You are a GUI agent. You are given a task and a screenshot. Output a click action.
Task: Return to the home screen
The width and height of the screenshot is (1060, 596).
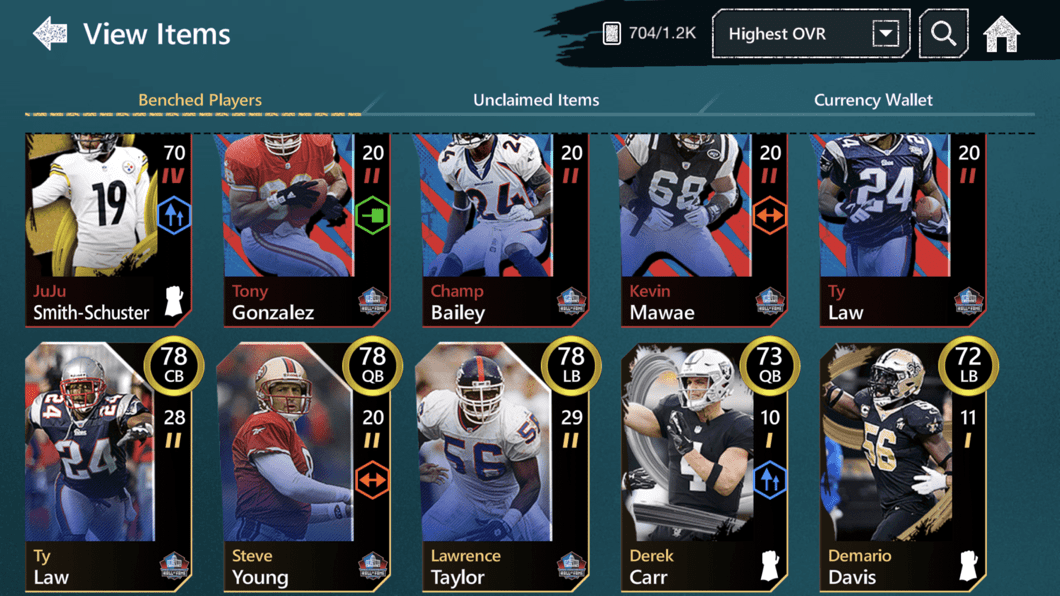(1001, 34)
